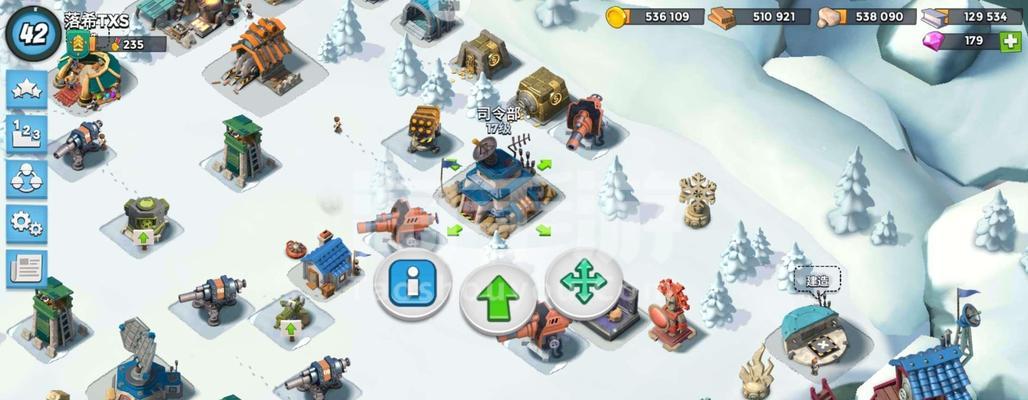Tap the 建造 build label bubble
Viewport: 1028px width, 400px height.
[817, 280]
